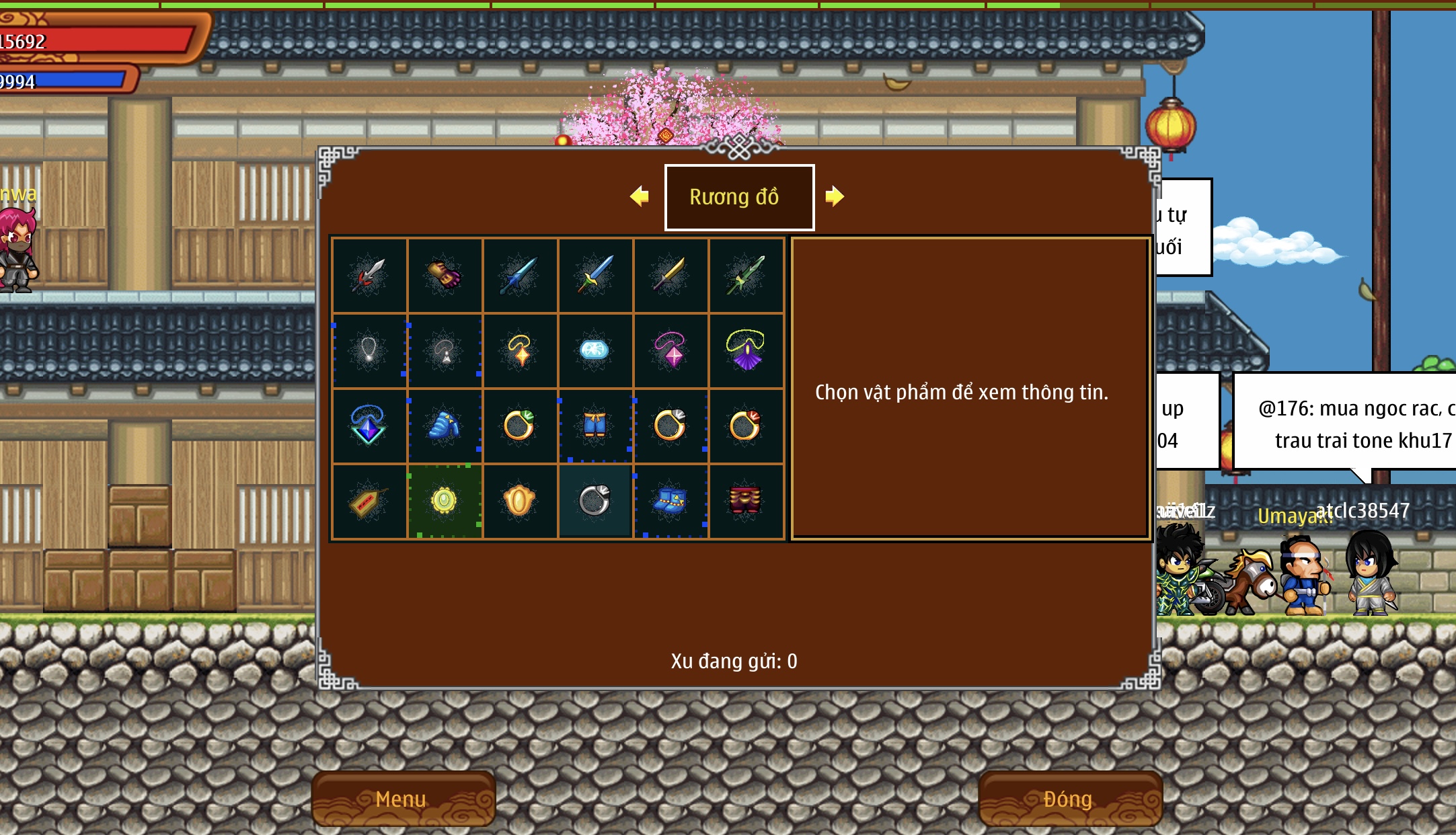Select the orange star pendant necklace
Screen dimensions: 1456x835
coord(519,350)
